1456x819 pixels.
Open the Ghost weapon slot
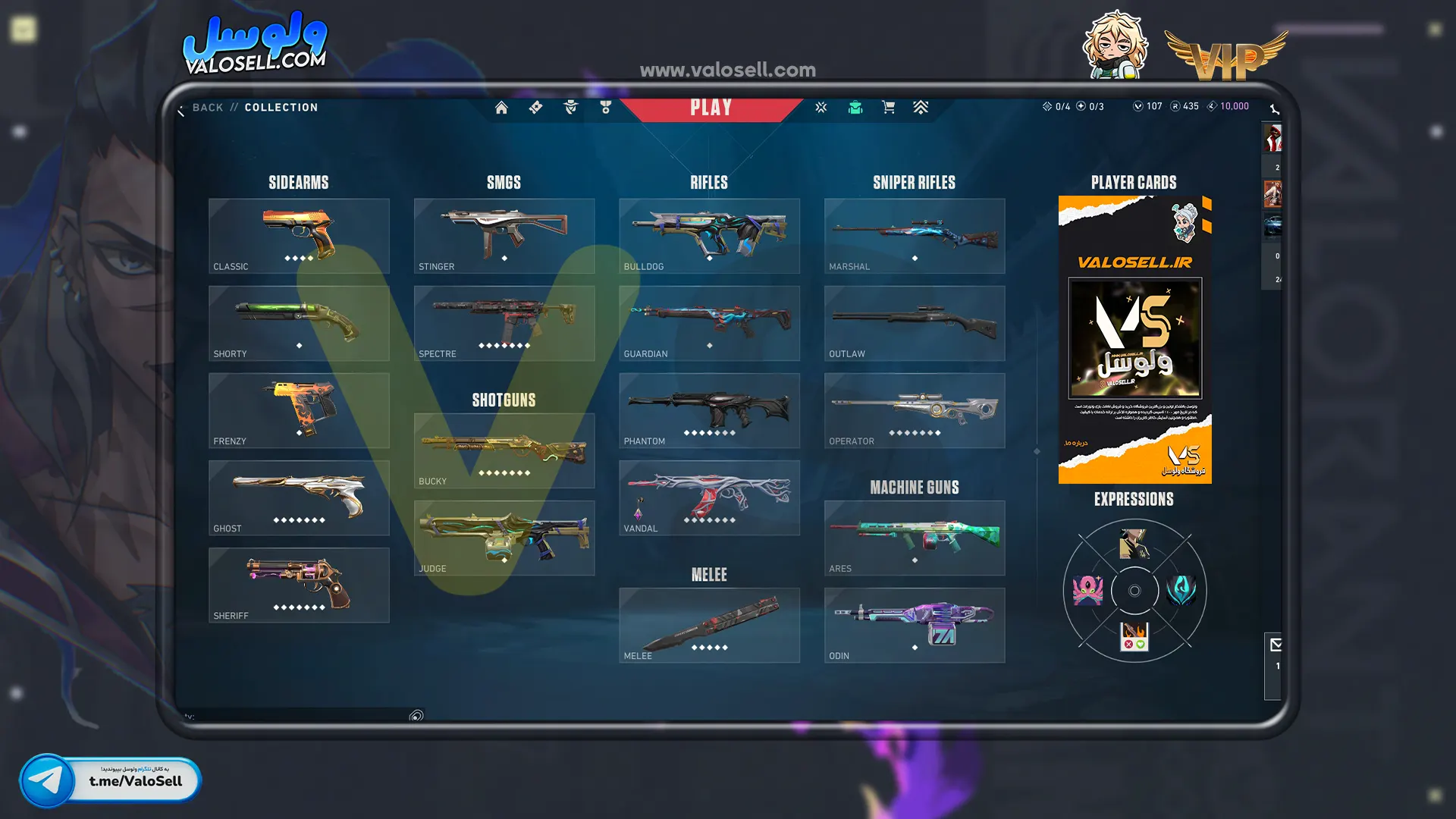click(299, 497)
